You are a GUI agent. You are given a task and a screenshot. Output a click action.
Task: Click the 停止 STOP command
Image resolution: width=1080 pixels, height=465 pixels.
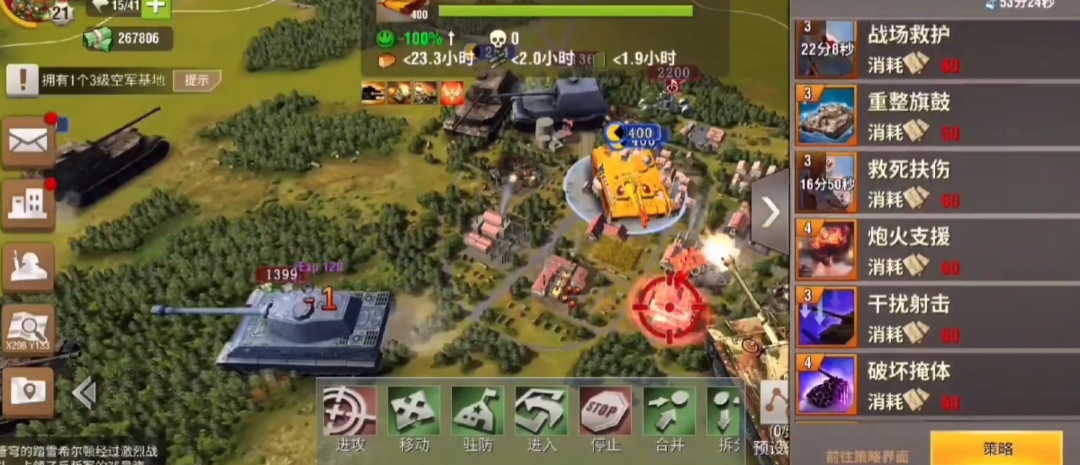click(605, 417)
